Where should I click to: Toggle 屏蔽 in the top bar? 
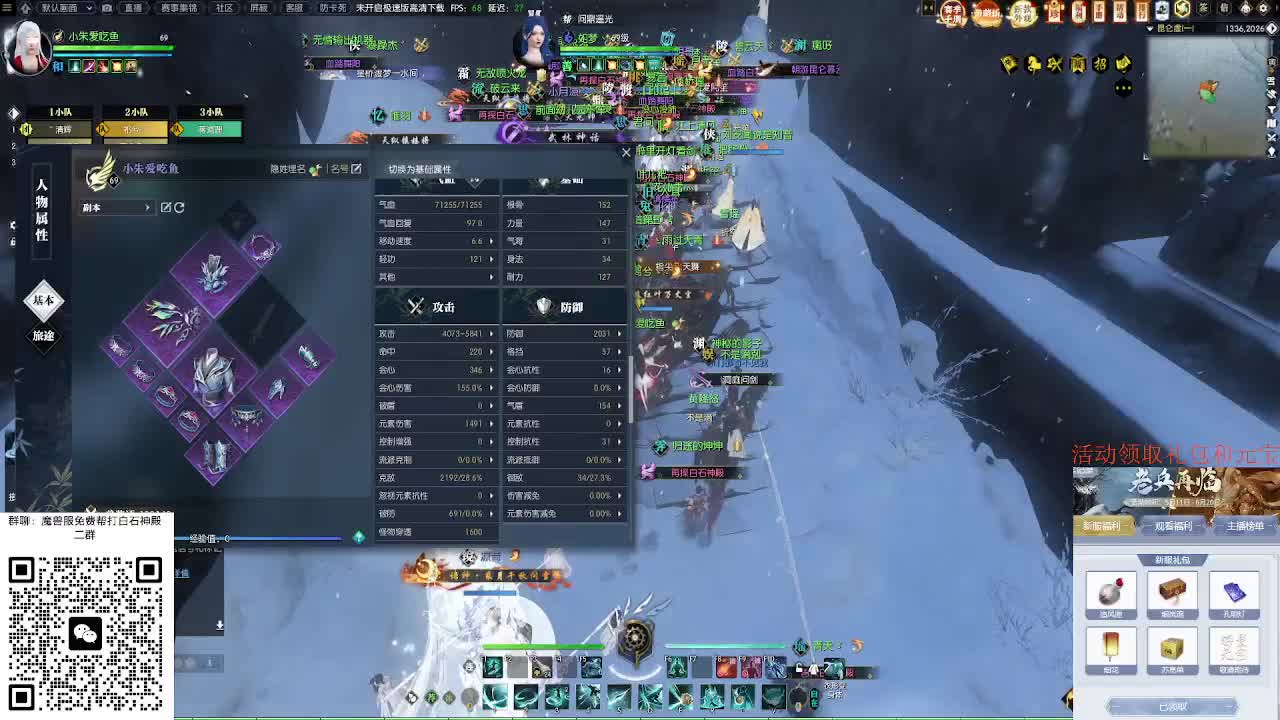tap(259, 9)
